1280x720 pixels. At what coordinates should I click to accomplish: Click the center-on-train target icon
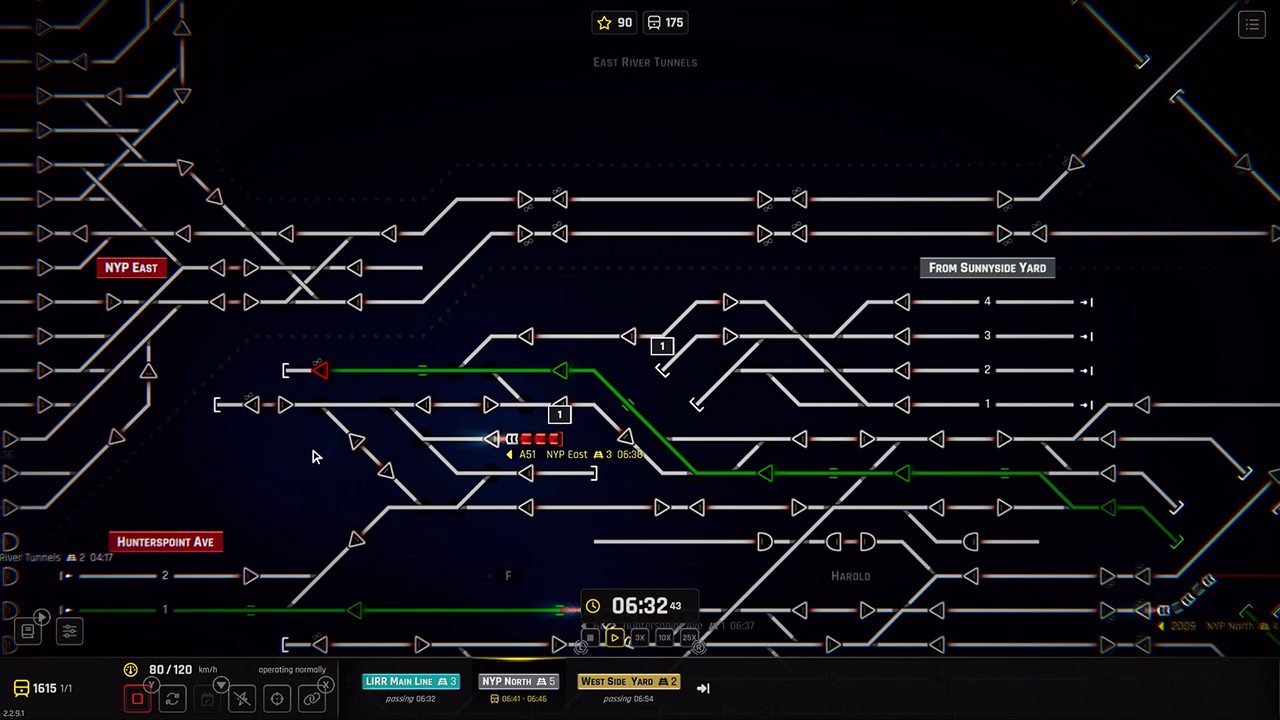pyautogui.click(x=277, y=698)
